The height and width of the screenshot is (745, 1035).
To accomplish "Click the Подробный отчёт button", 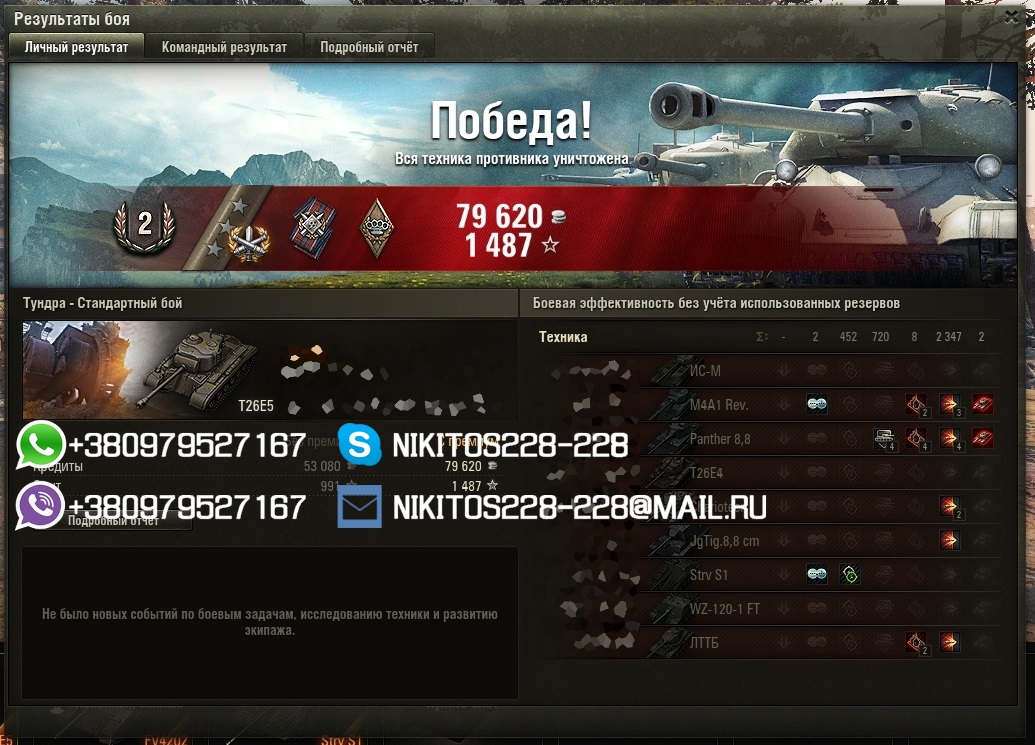I will pyautogui.click(x=112, y=521).
